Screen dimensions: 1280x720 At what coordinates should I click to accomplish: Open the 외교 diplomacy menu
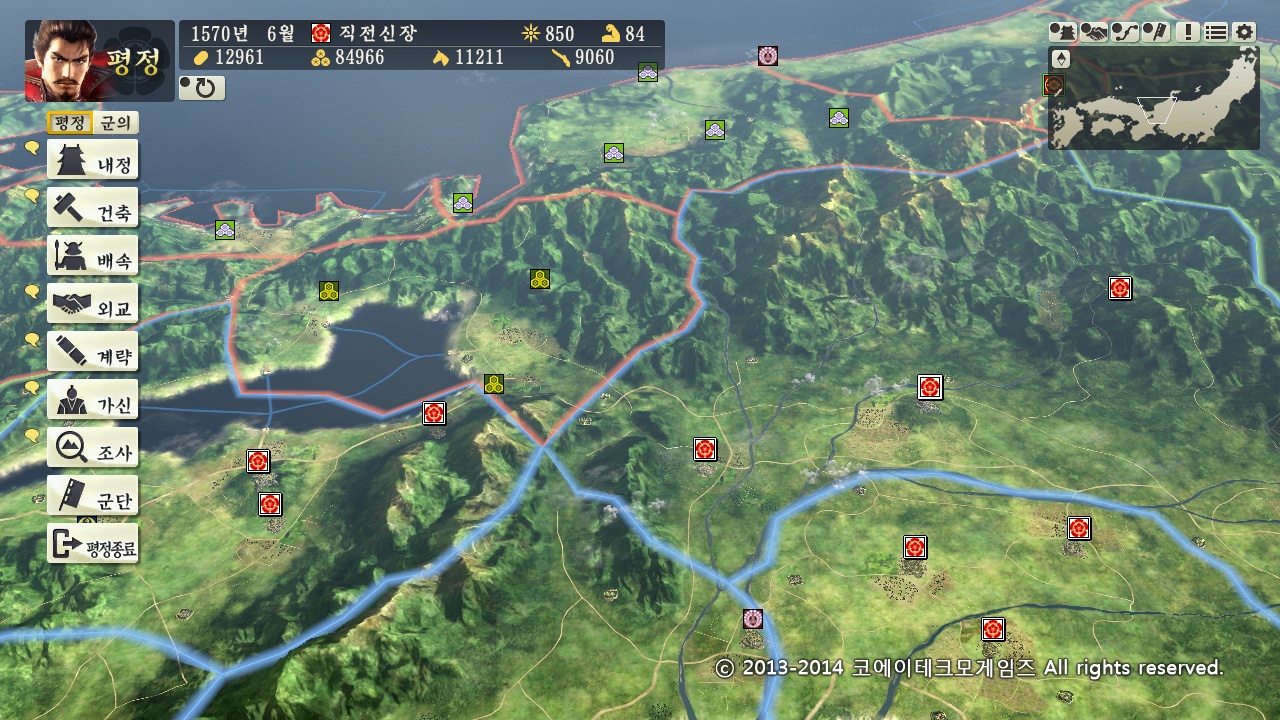pos(93,305)
